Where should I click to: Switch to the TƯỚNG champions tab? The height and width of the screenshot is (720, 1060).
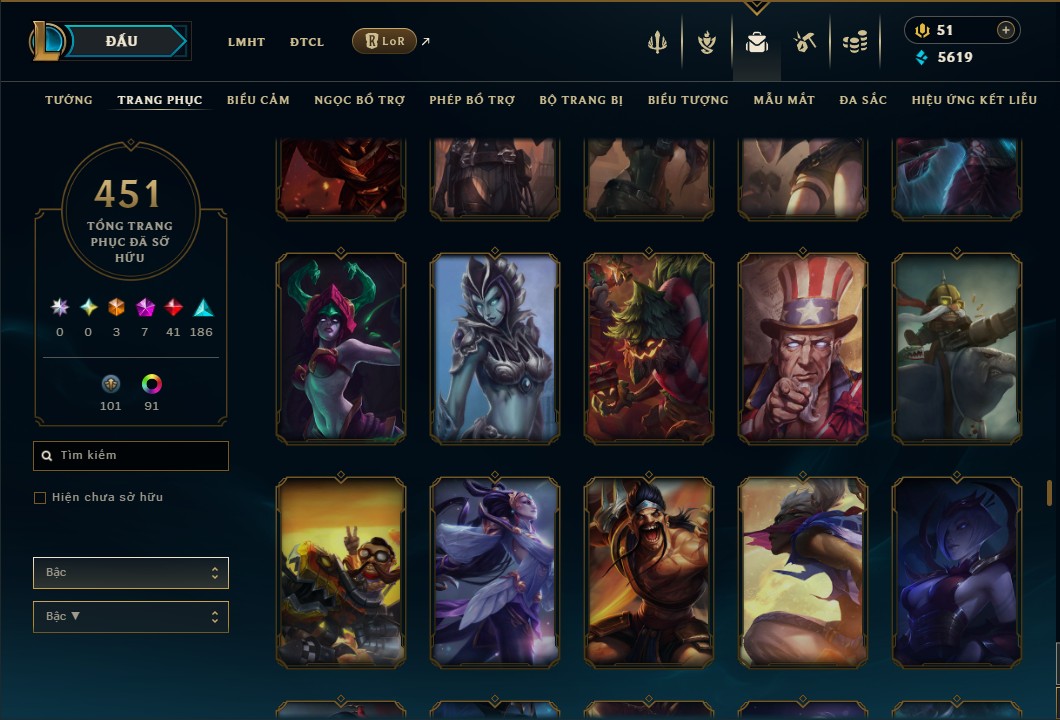point(69,100)
